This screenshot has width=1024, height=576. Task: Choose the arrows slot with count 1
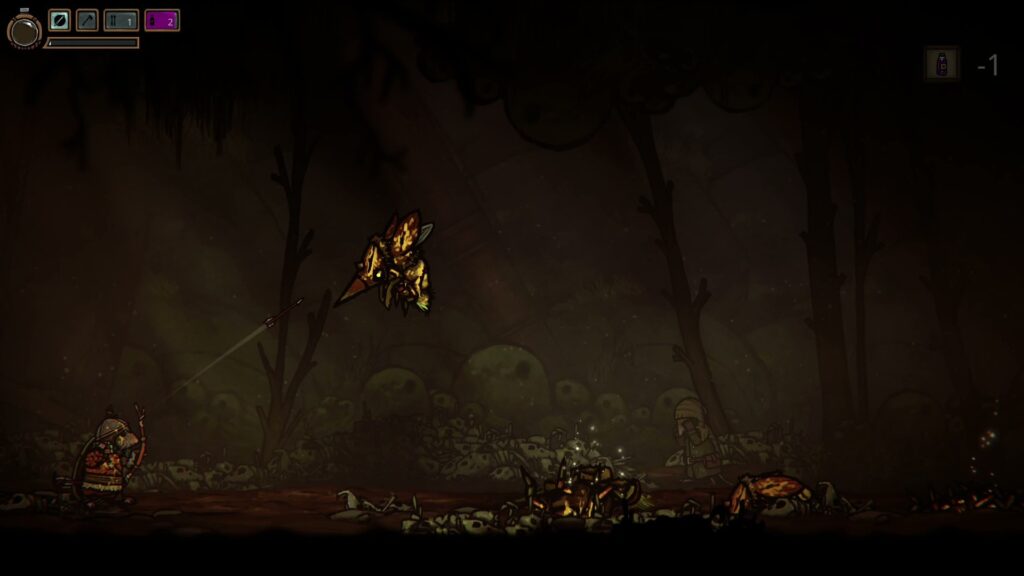coord(121,20)
